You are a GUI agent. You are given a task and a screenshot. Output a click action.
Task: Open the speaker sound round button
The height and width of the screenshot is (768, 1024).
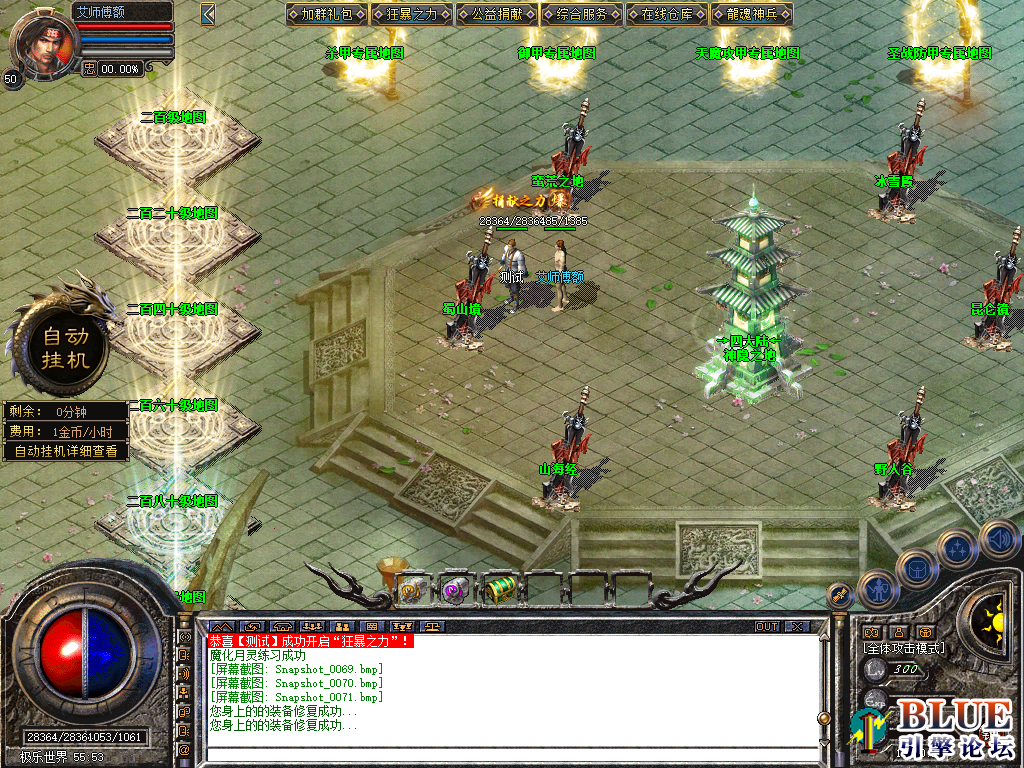998,540
